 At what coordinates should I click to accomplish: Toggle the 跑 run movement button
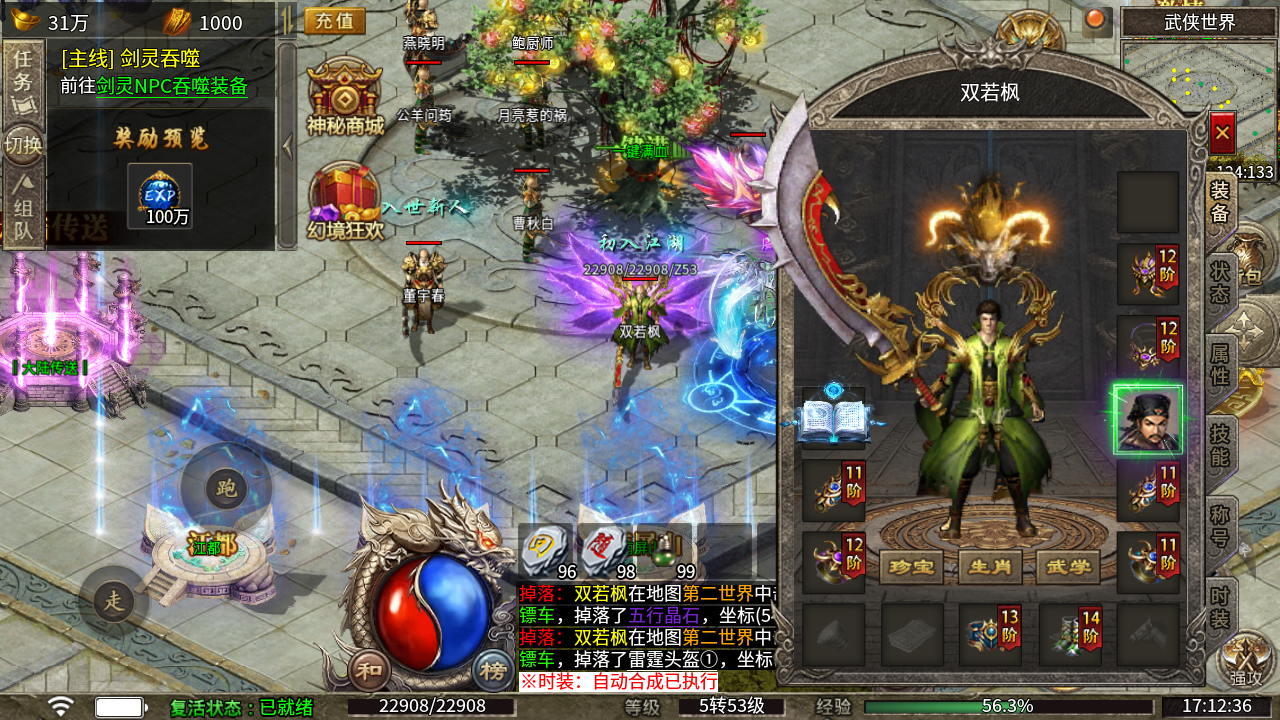226,488
